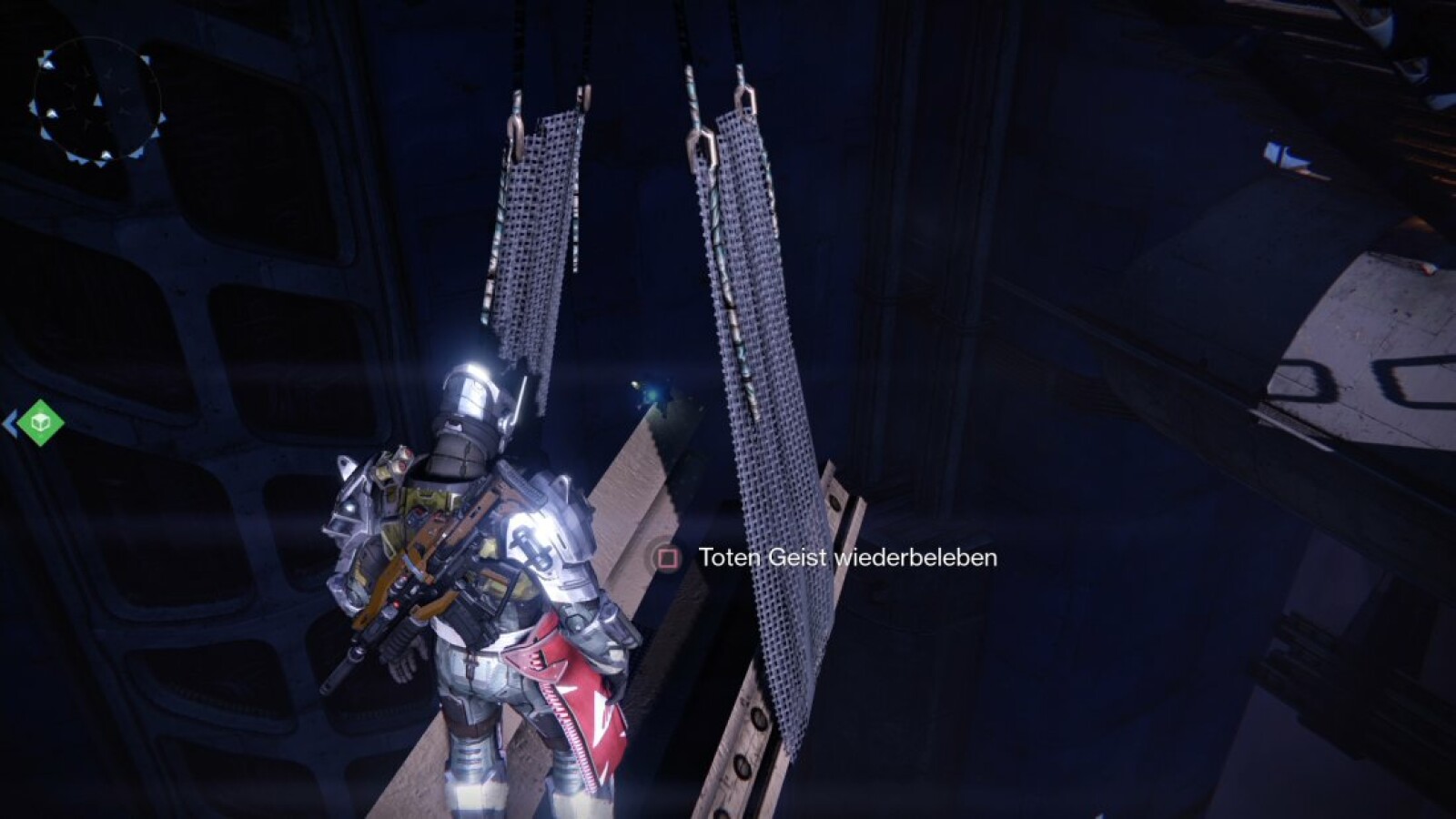The width and height of the screenshot is (1456, 819).
Task: Toggle the green objective indicator on the left edge
Action: click(x=40, y=421)
